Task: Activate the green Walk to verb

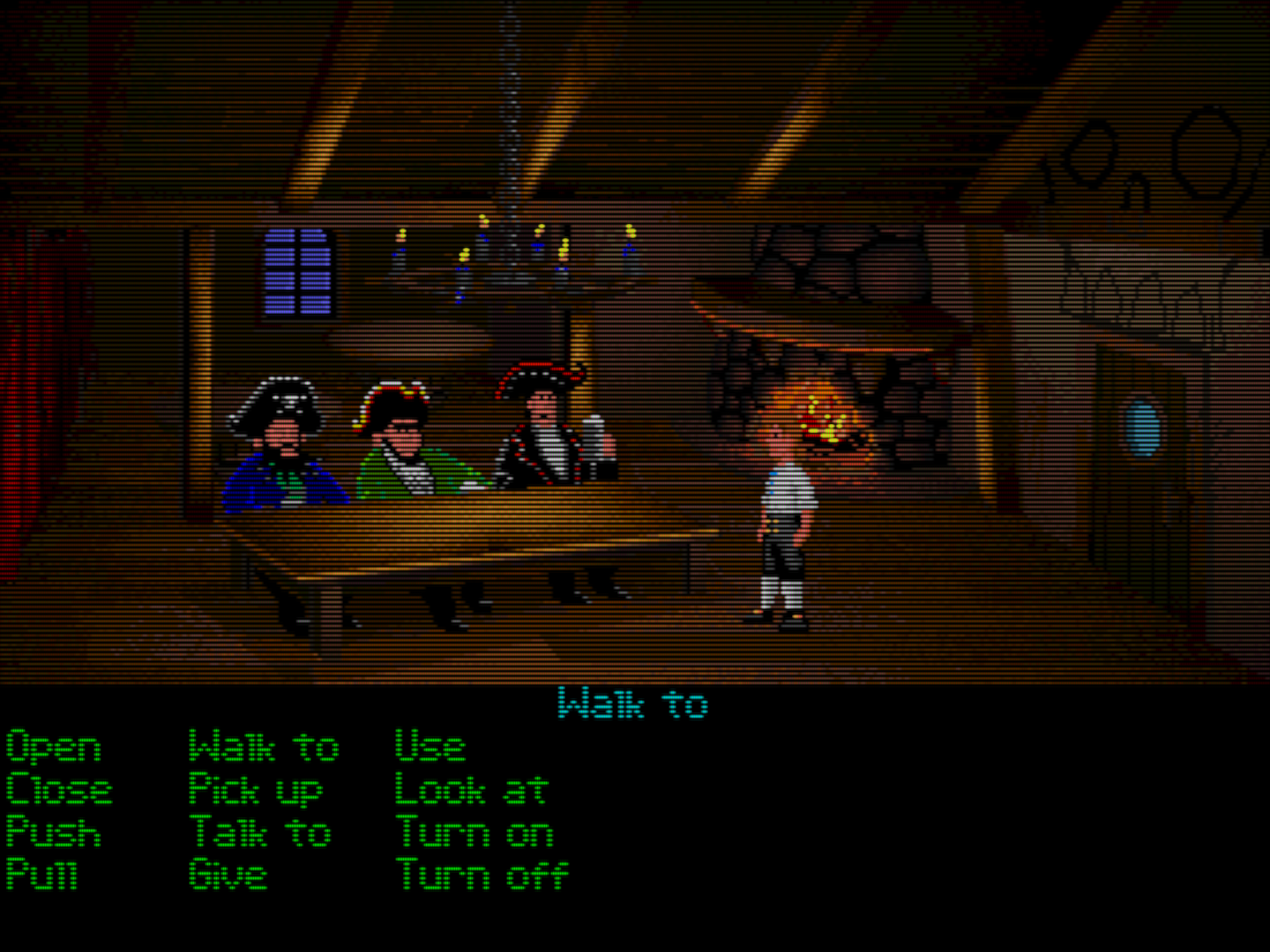Action: [264, 747]
